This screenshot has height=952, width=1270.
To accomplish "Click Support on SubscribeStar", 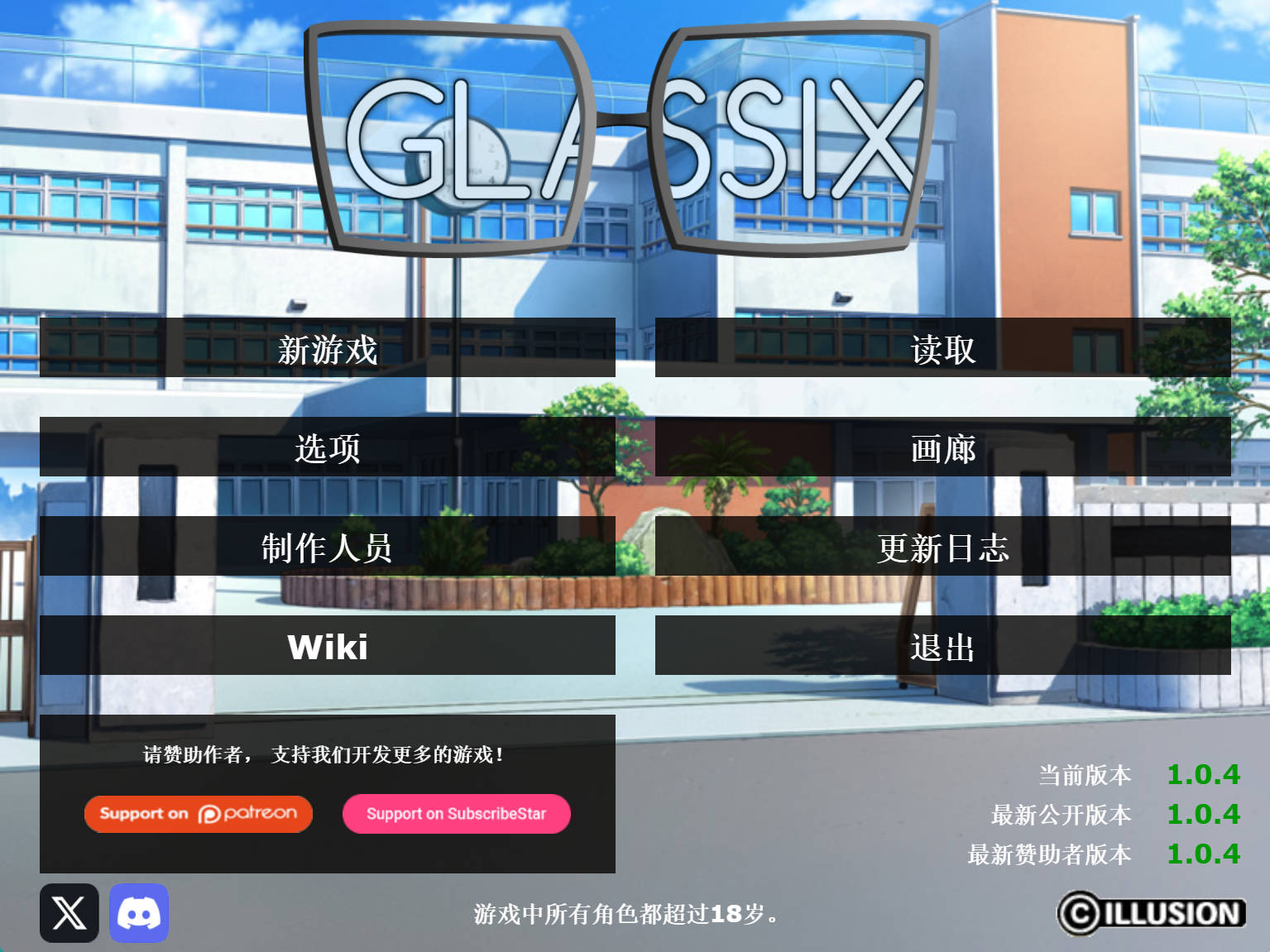I will click(x=456, y=814).
